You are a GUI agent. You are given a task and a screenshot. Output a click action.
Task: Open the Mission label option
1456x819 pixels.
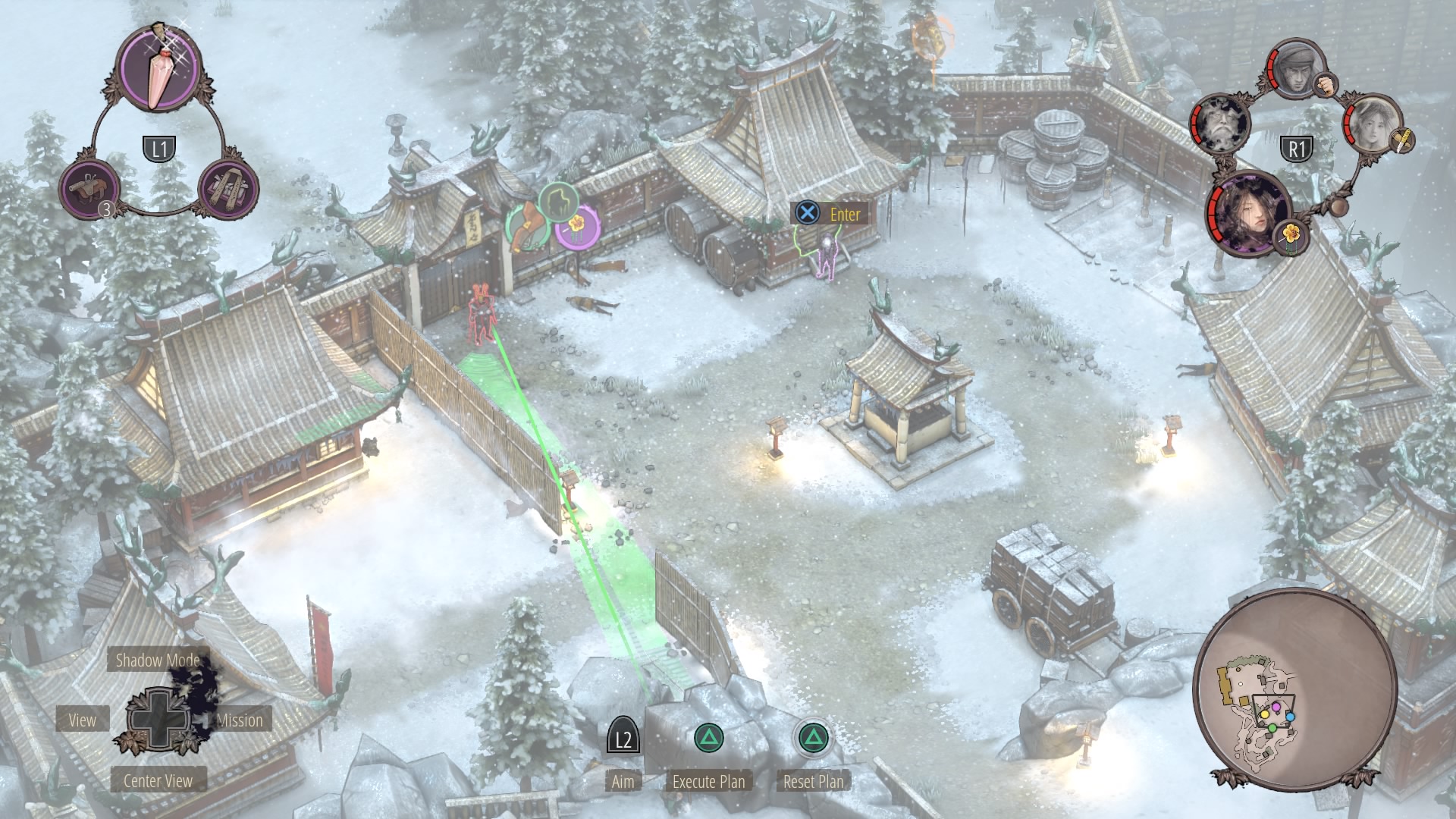click(240, 720)
